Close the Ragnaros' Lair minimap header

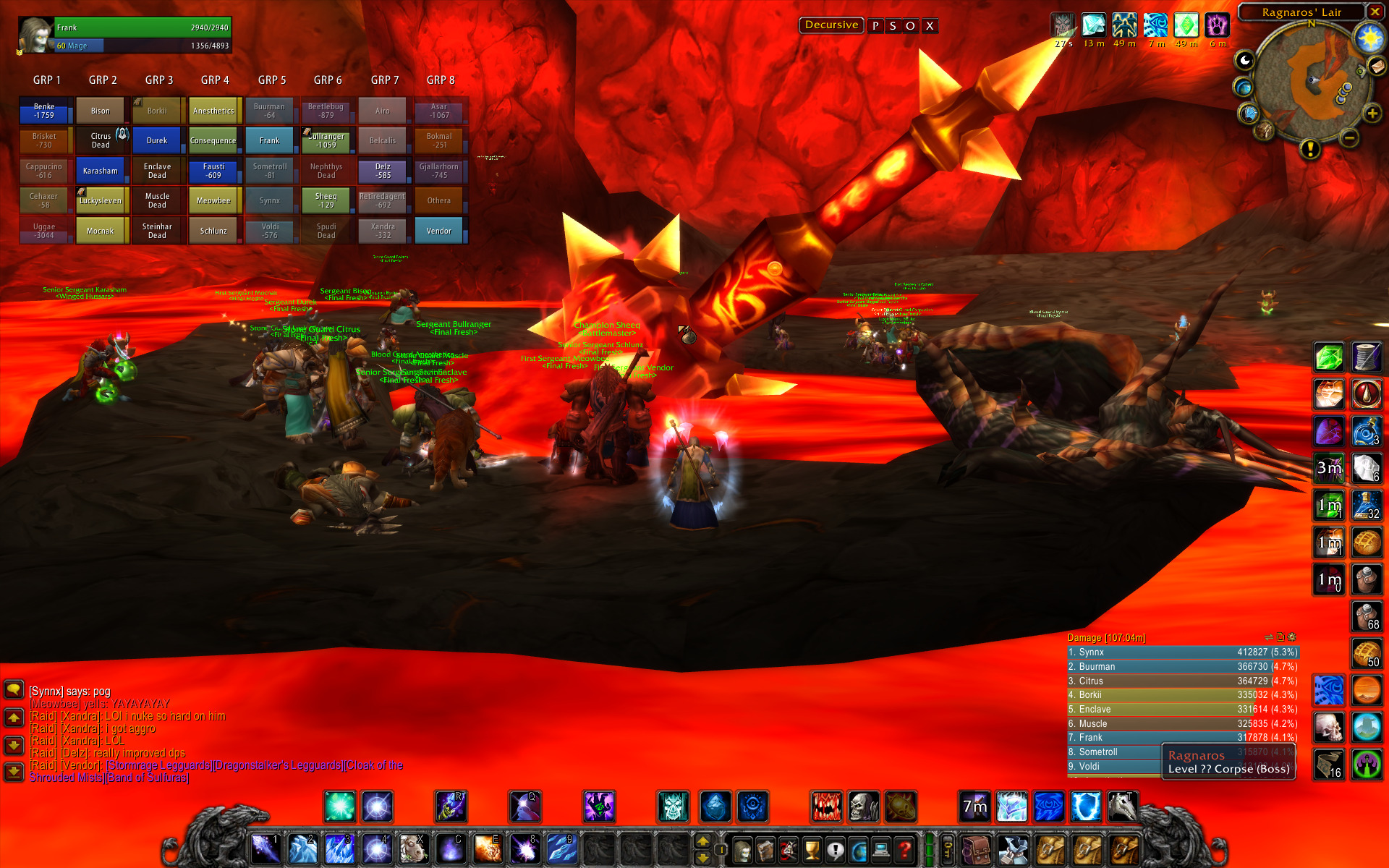point(1374,12)
